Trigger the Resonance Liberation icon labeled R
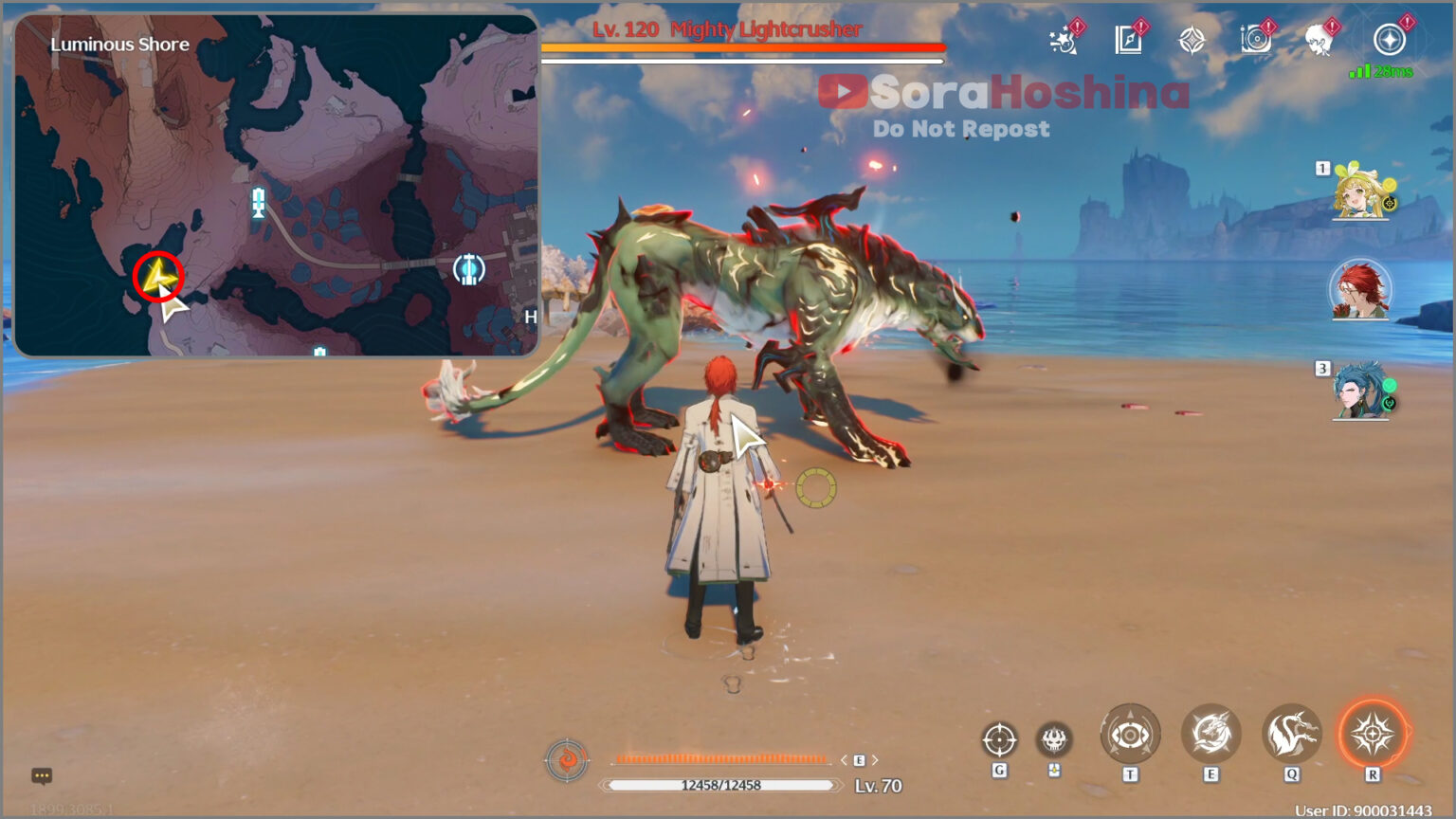This screenshot has height=819, width=1456. click(x=1373, y=733)
